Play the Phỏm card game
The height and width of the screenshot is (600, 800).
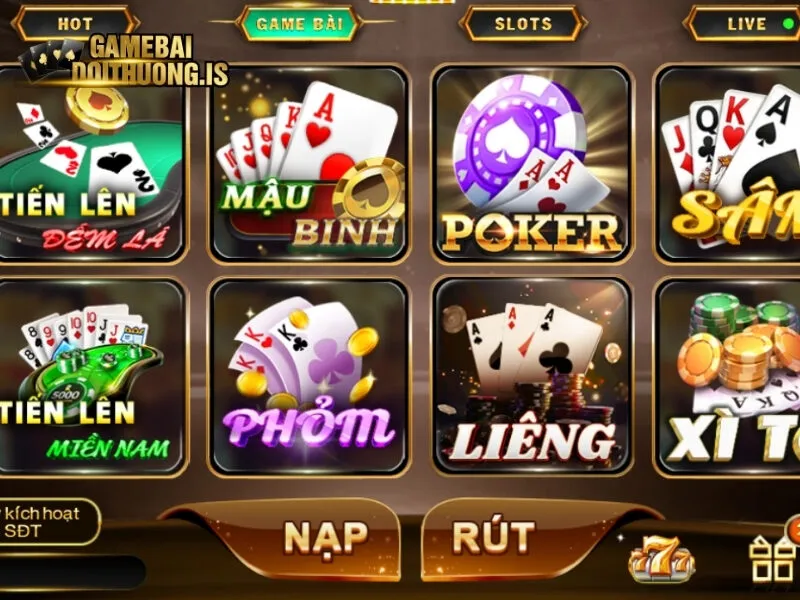click(309, 377)
